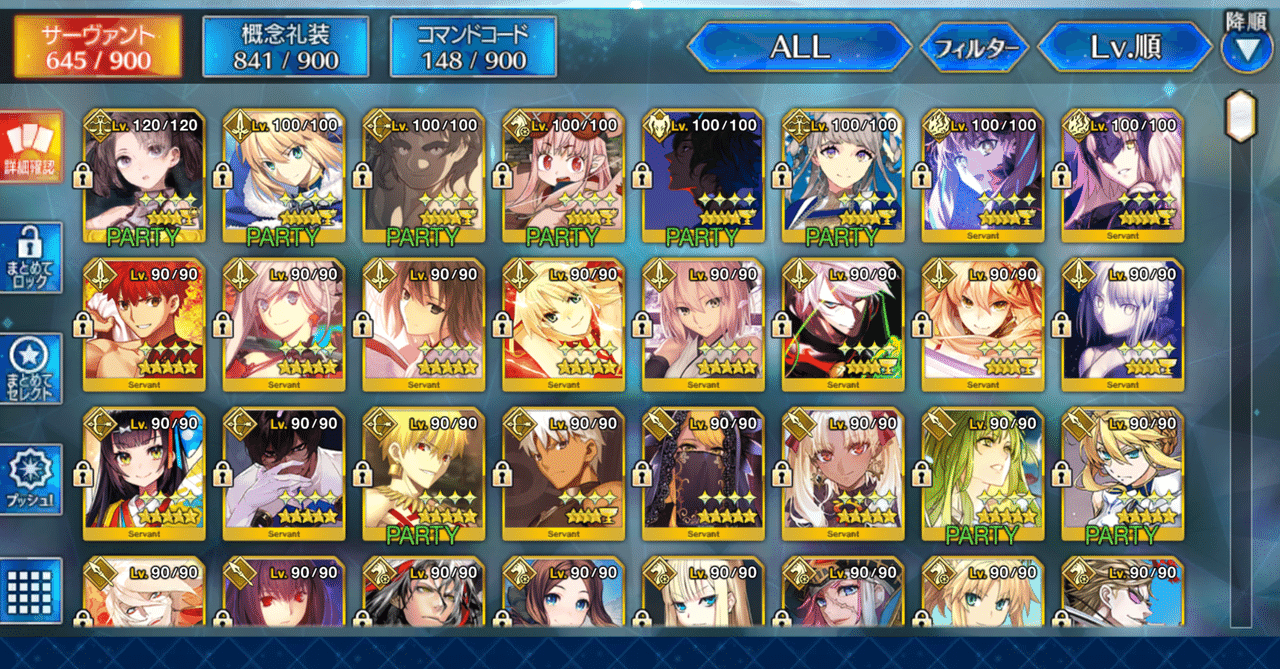Change the grid layout view
Viewport: 1280px width, 669px height.
(x=31, y=590)
